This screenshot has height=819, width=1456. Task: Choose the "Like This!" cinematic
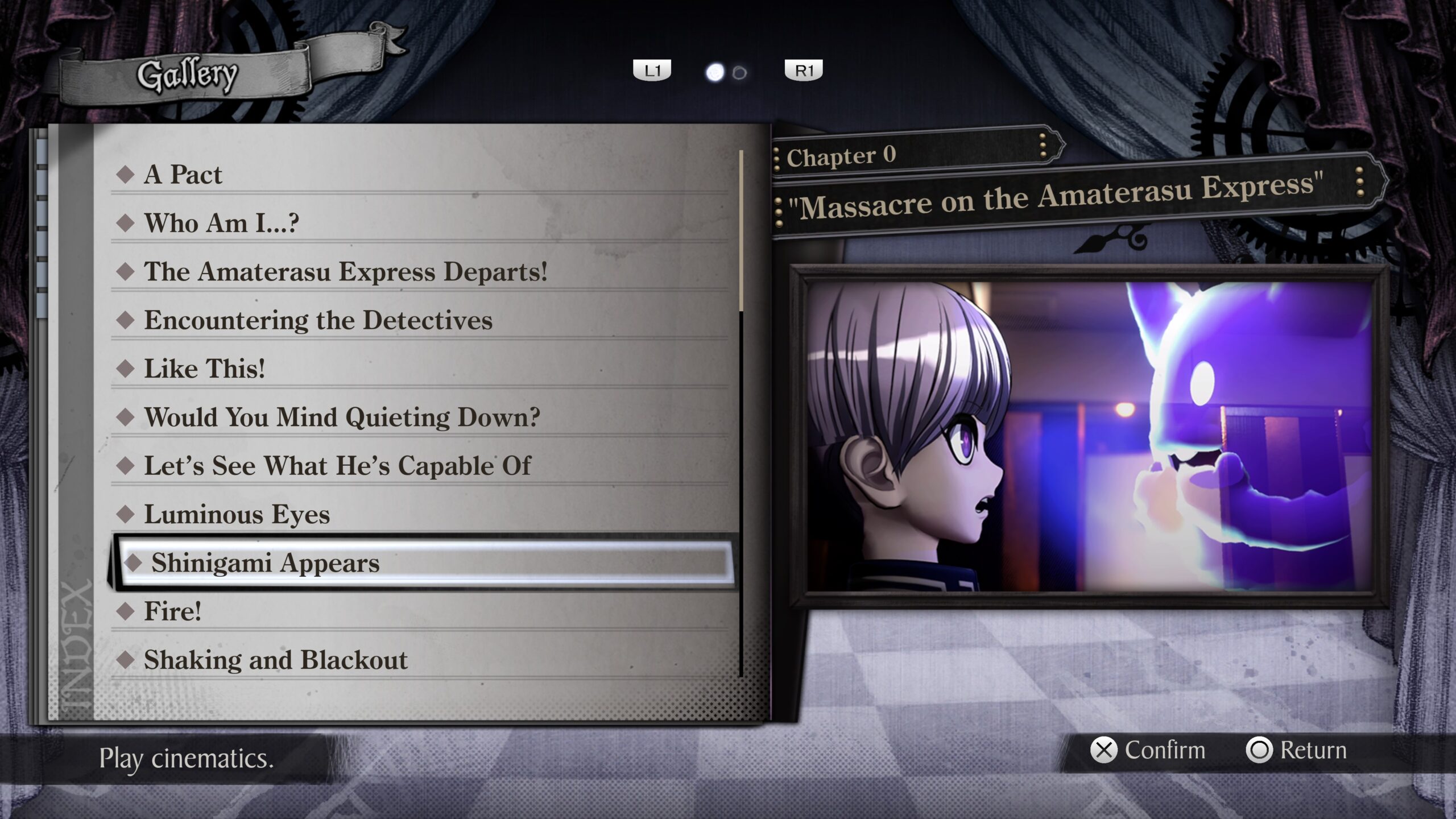204,369
